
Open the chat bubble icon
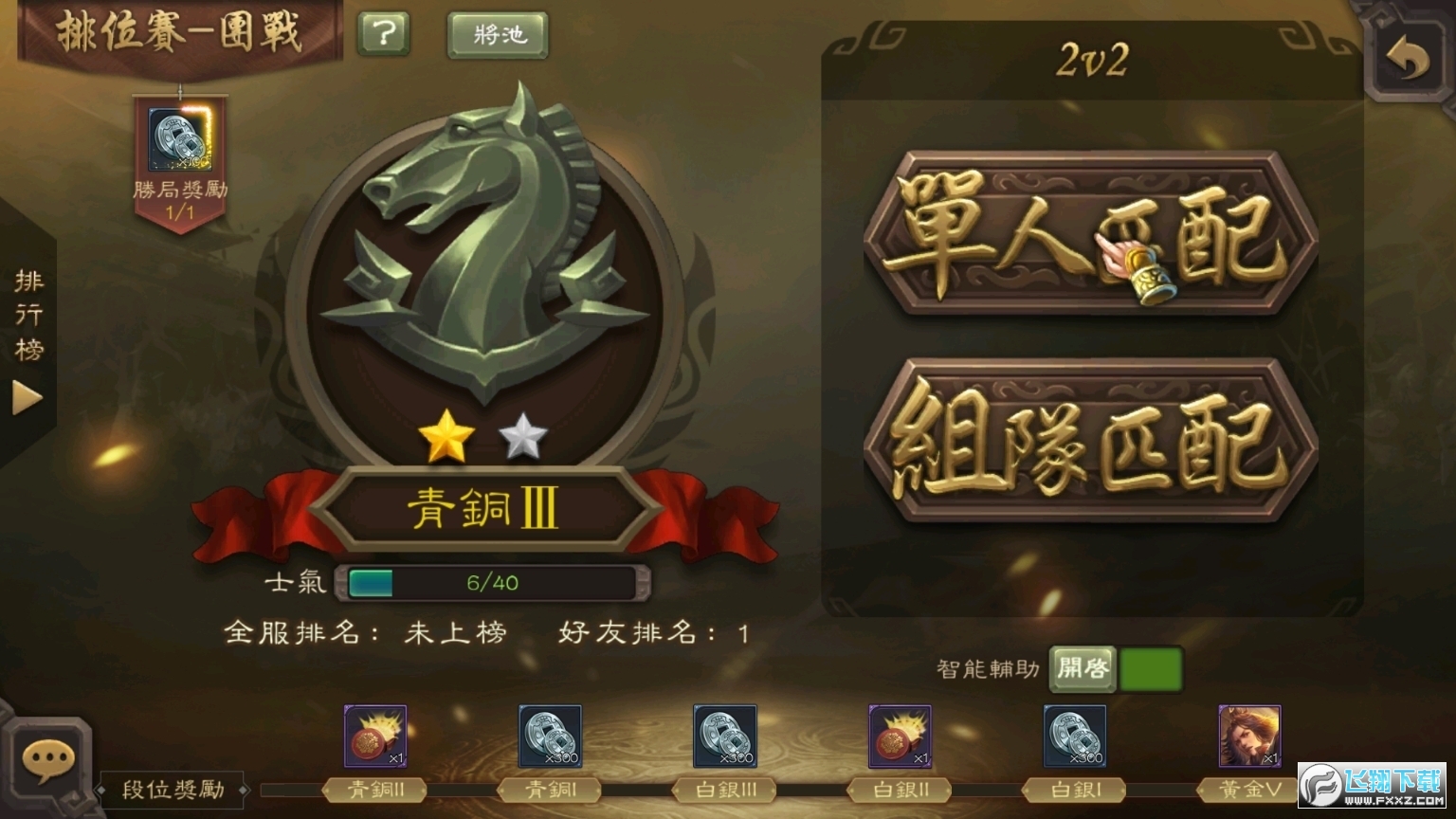(46, 757)
